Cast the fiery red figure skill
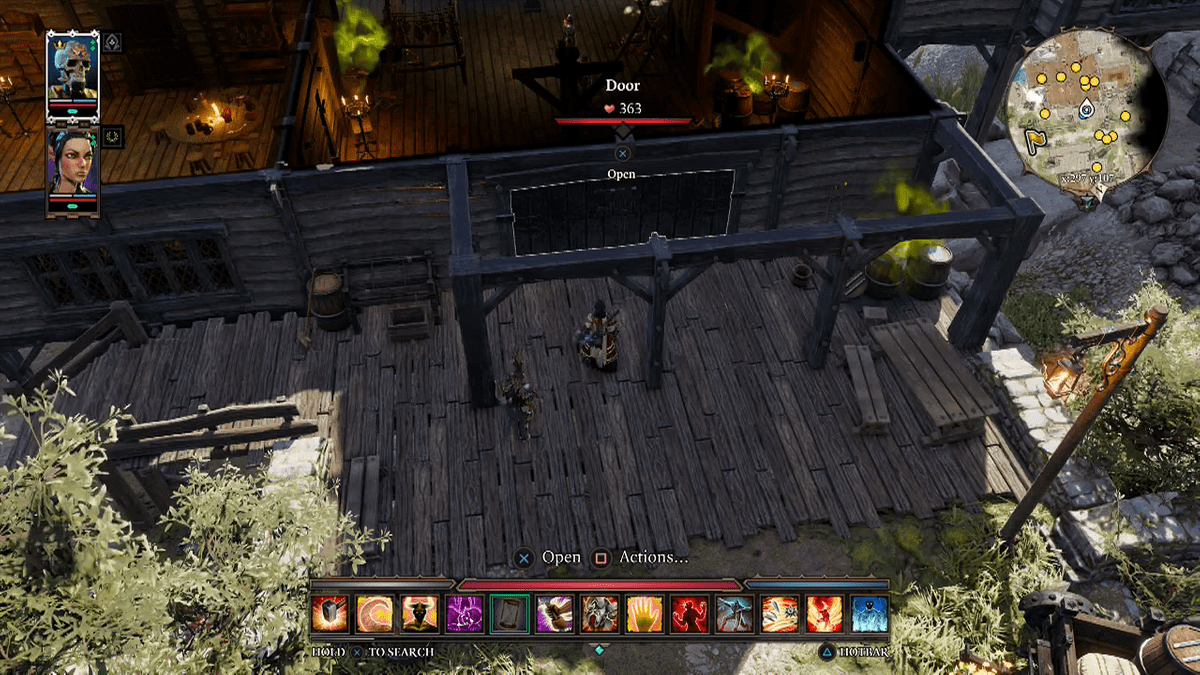Screen dimensions: 1200x675 tap(824, 614)
